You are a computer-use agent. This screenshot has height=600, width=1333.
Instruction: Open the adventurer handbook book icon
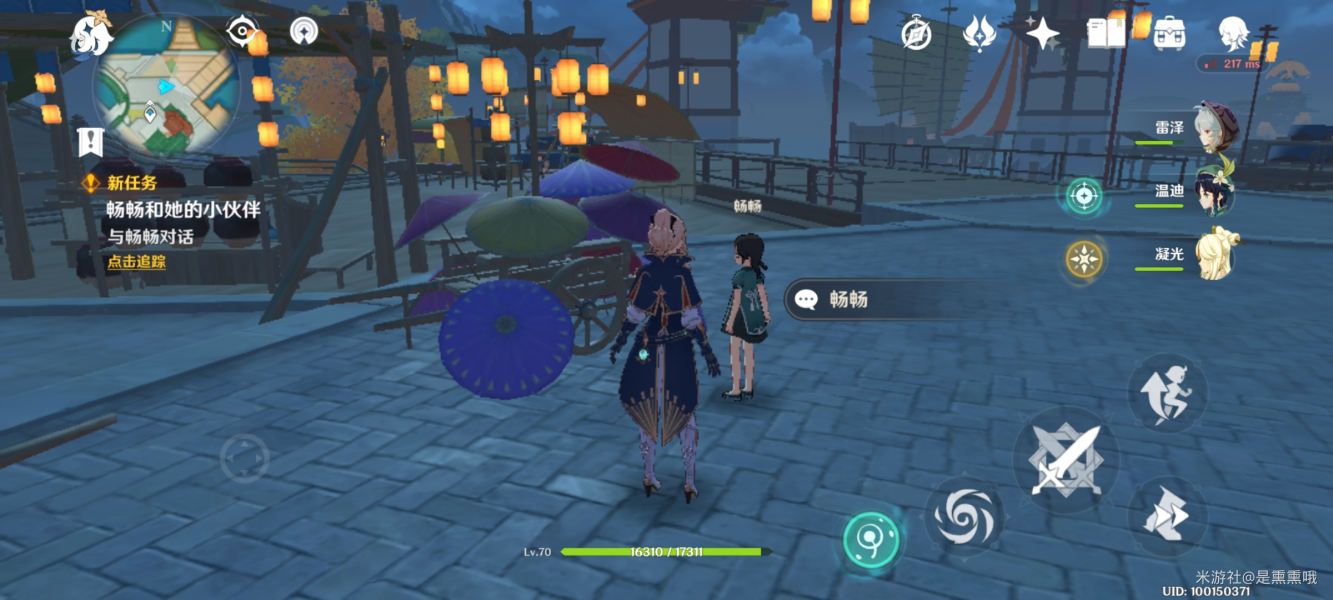[1106, 33]
